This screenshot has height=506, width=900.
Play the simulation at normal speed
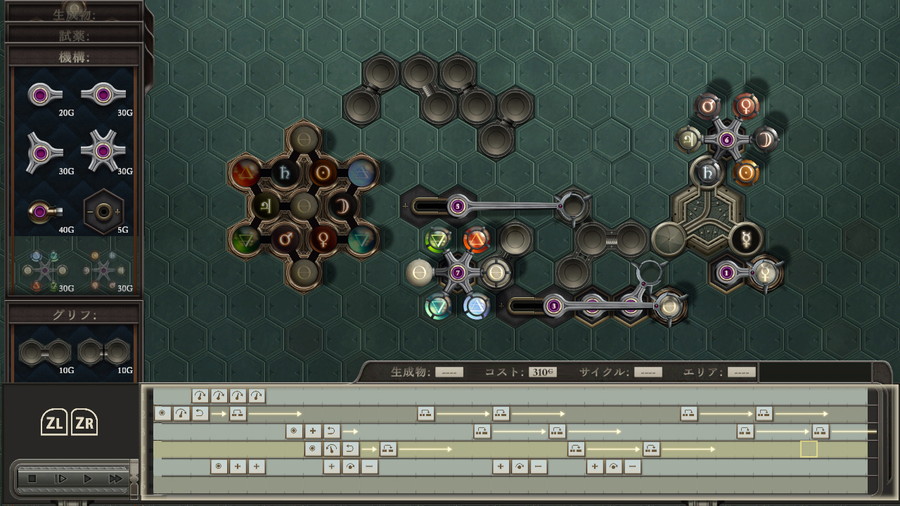click(88, 479)
